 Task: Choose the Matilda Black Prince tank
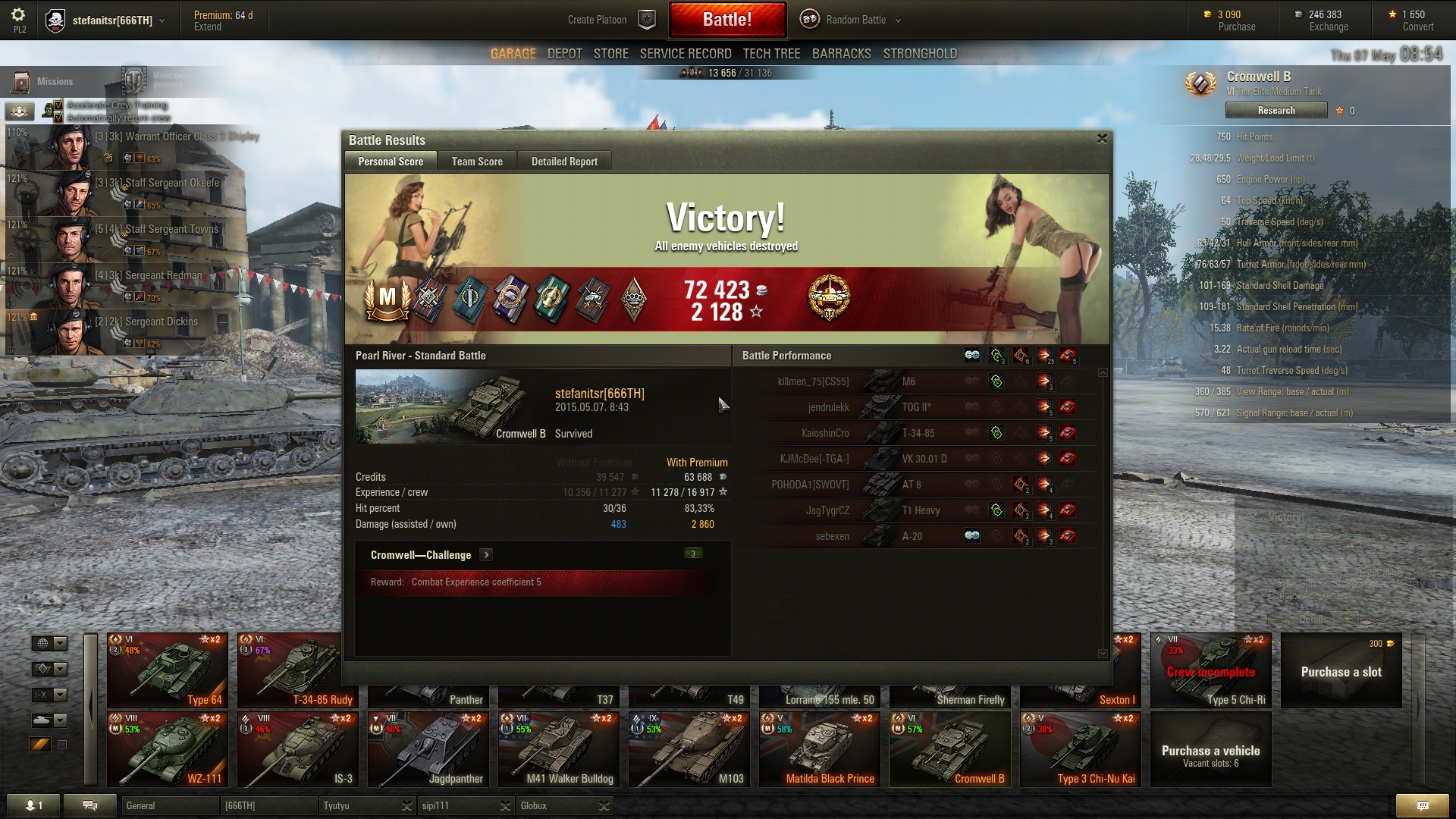coord(820,748)
